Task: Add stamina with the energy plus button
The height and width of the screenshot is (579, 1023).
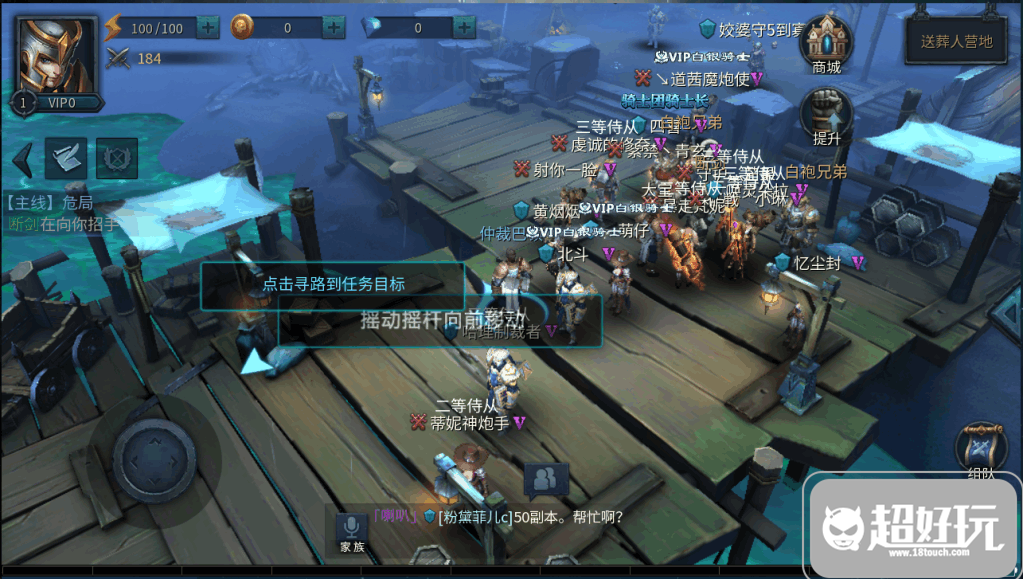Action: pos(208,28)
